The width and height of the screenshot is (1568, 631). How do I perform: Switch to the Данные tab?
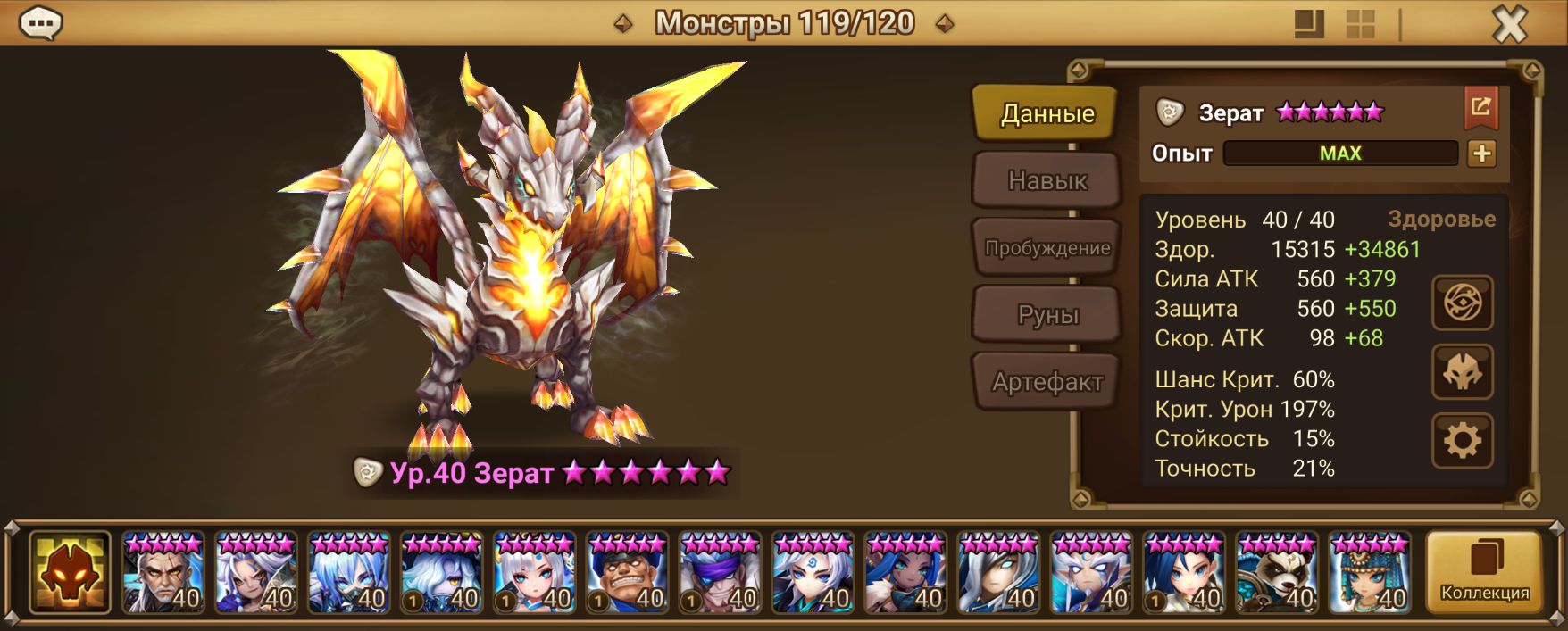[1047, 113]
